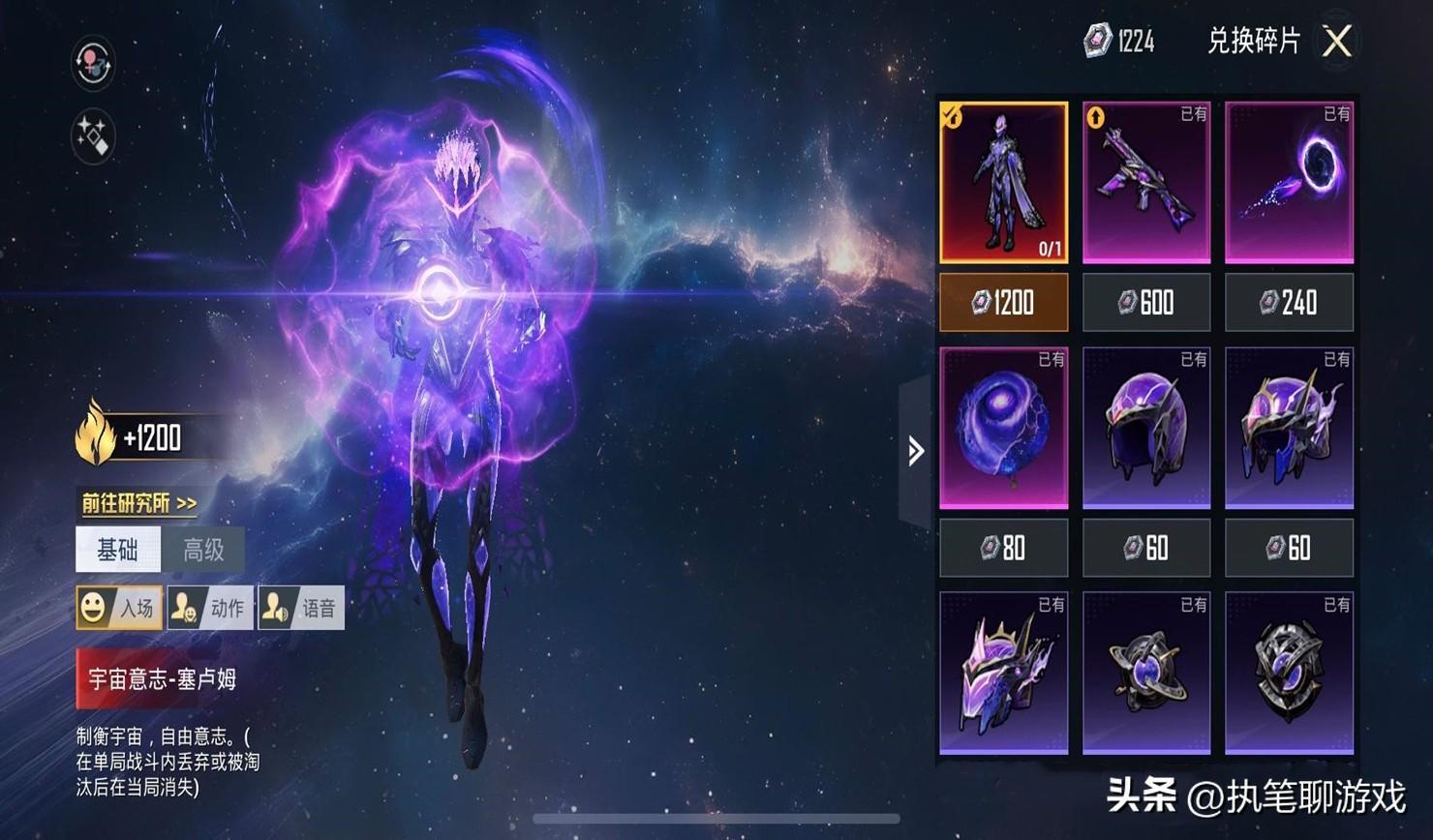Screen dimensions: 1433x840
Task: Choose the 动作 action button
Action: pyautogui.click(x=210, y=608)
